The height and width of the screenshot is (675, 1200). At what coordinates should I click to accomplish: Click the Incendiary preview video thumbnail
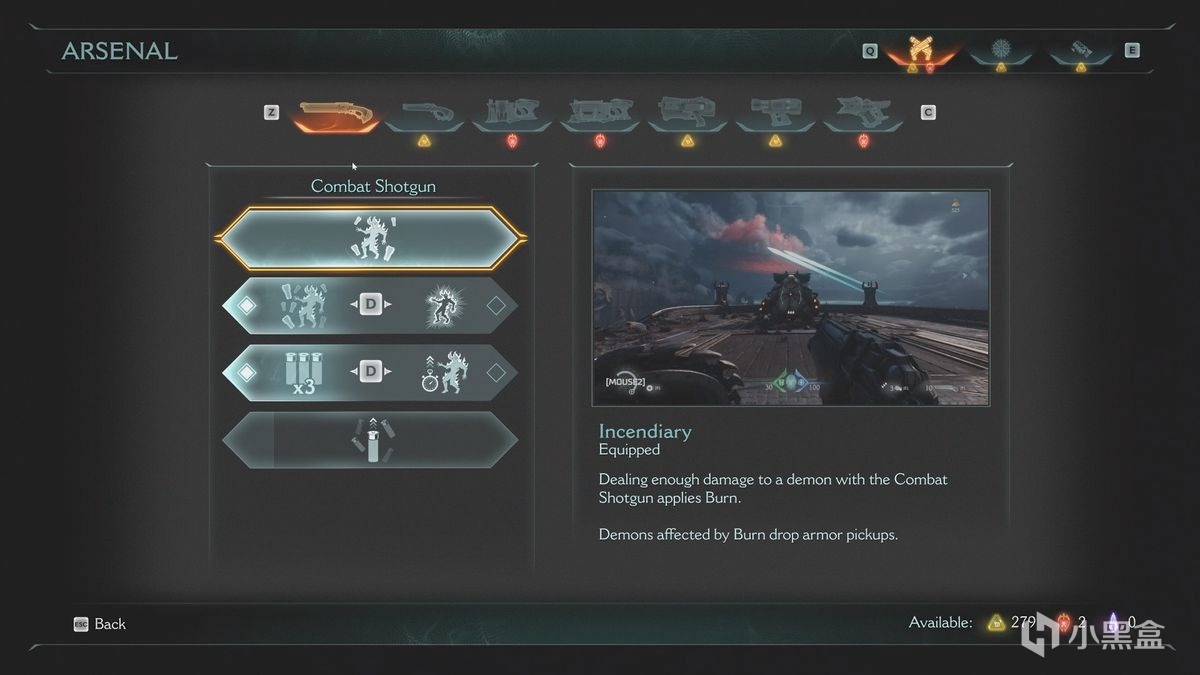coord(790,298)
